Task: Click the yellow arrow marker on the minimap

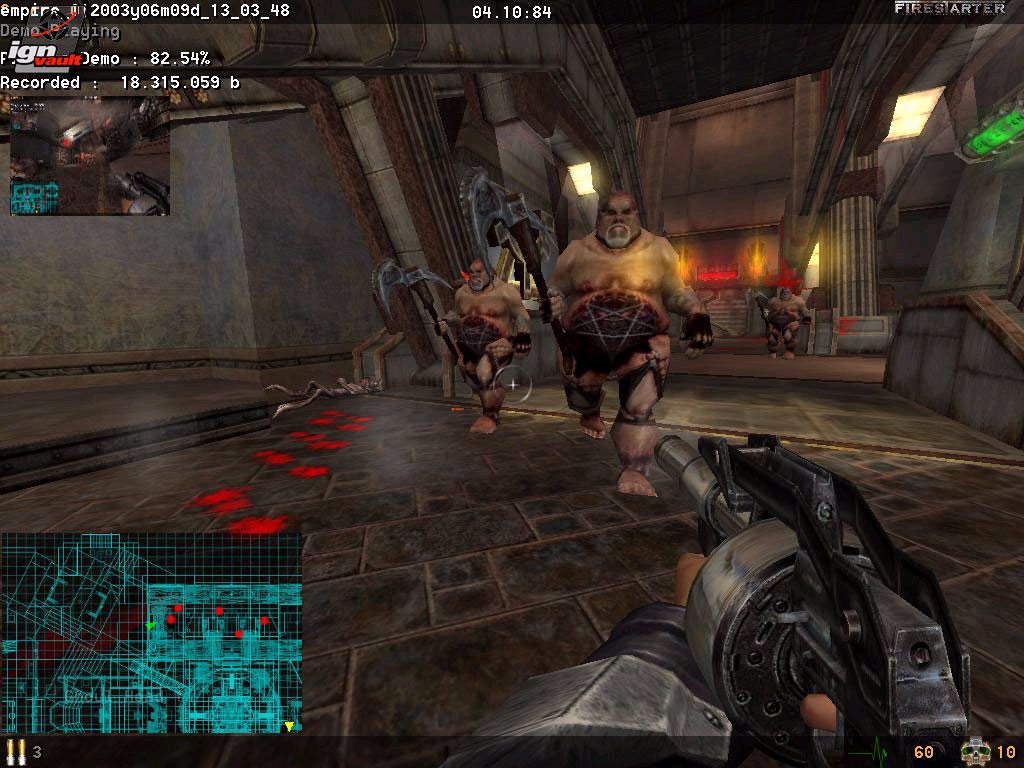Action: pyautogui.click(x=289, y=726)
